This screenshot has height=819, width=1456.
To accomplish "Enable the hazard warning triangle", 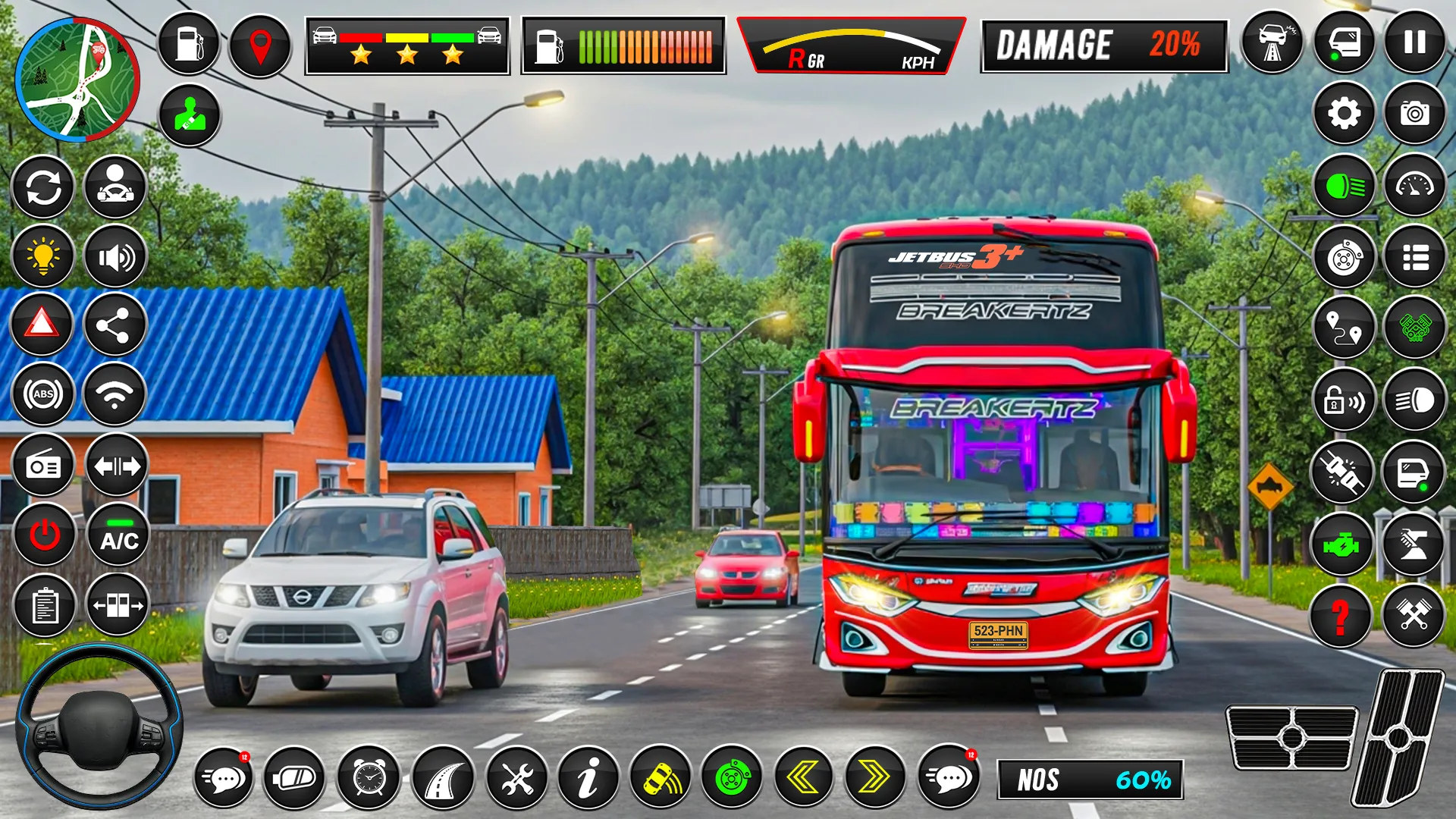I will tap(43, 325).
